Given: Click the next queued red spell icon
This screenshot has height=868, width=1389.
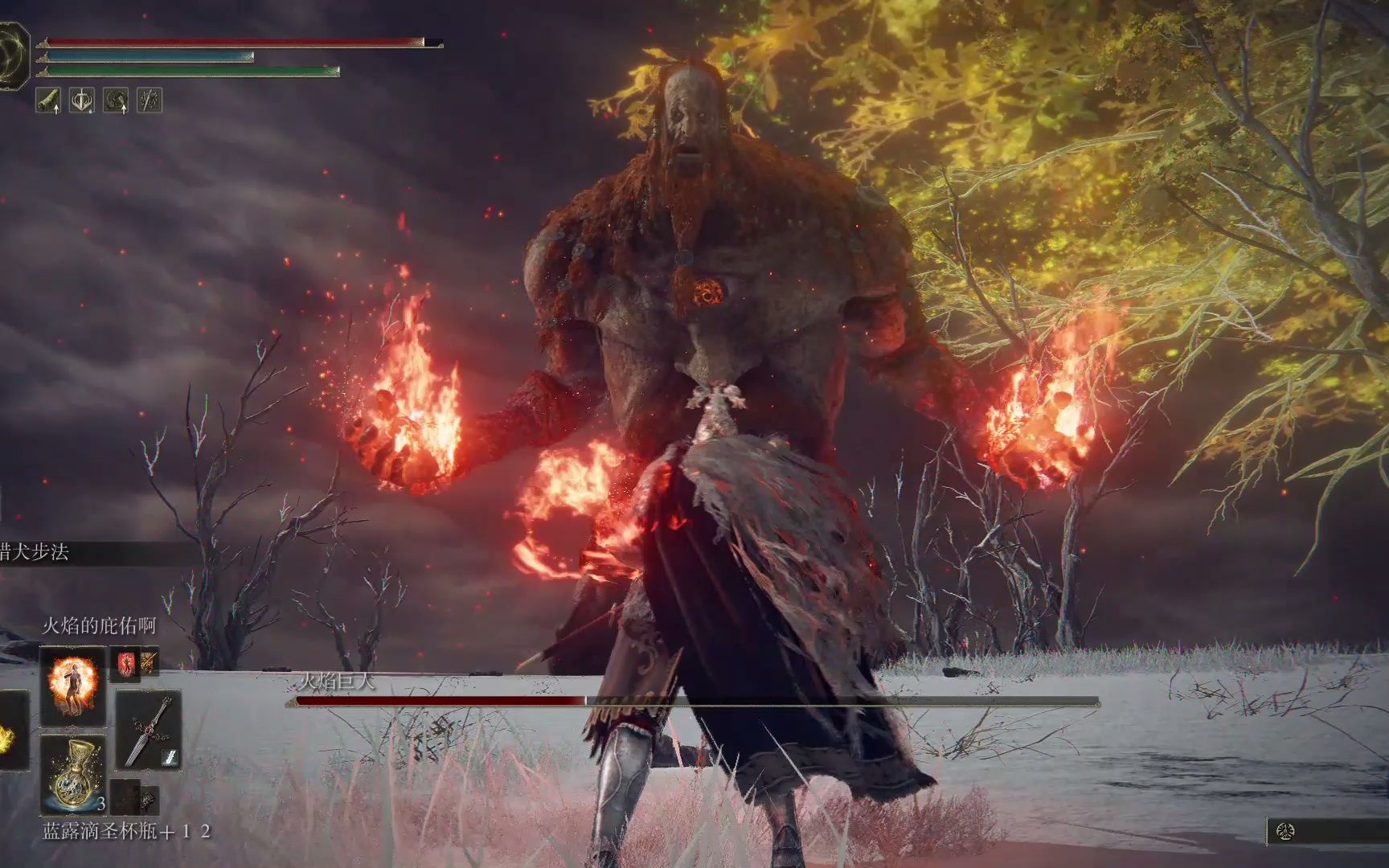Looking at the screenshot, I should (125, 664).
